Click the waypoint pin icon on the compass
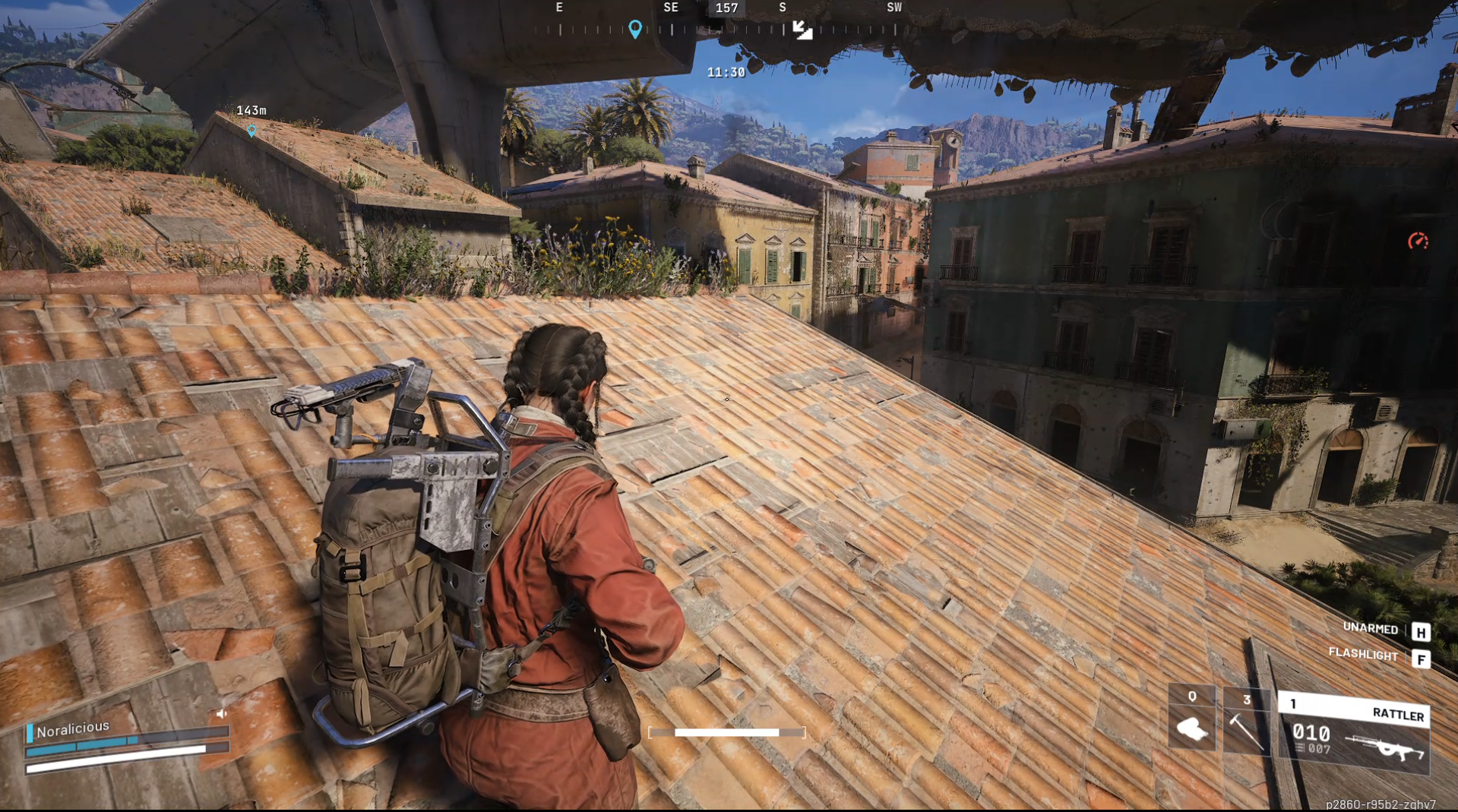 [x=636, y=29]
